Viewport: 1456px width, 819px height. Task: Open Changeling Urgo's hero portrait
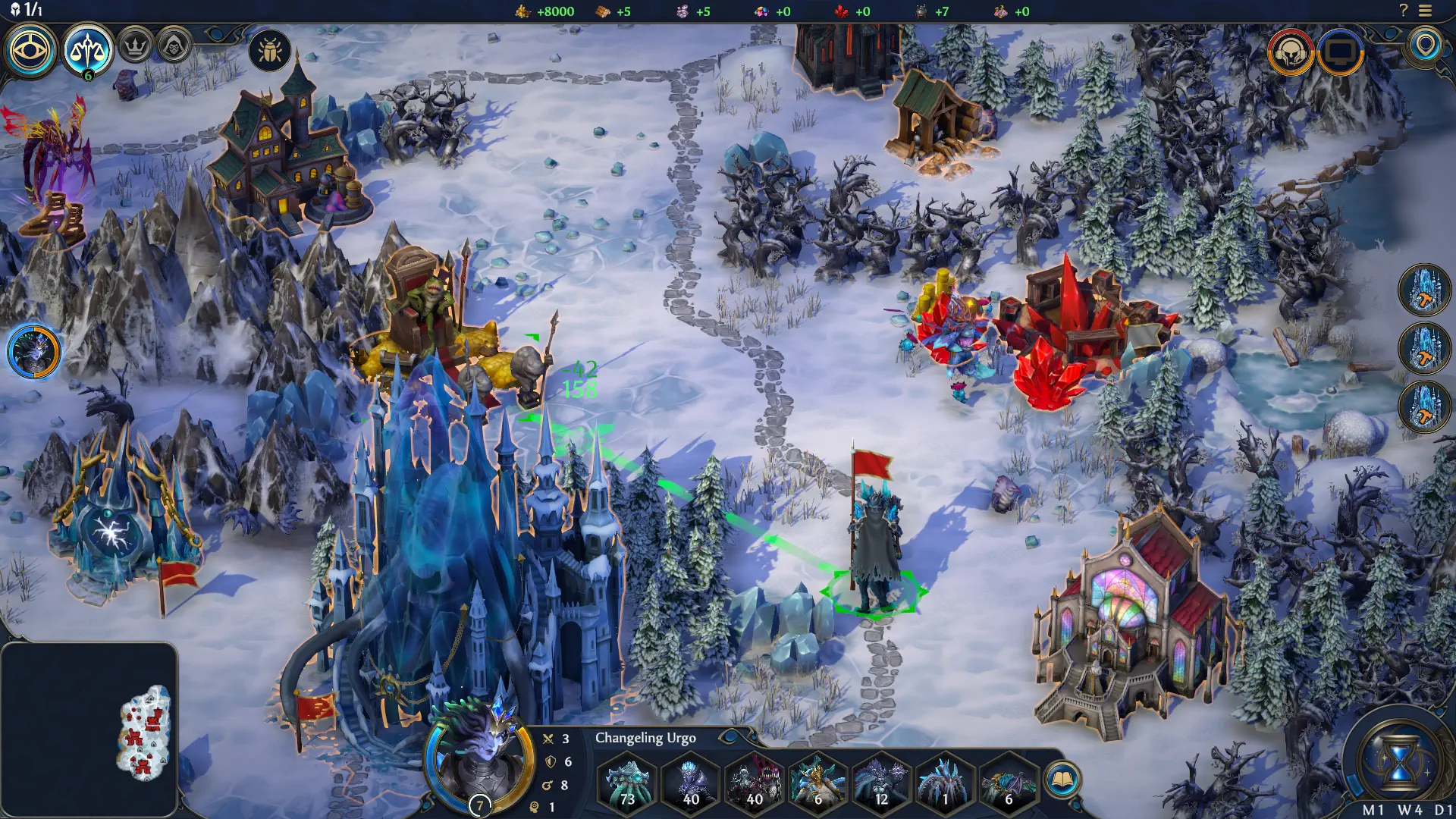pyautogui.click(x=478, y=762)
